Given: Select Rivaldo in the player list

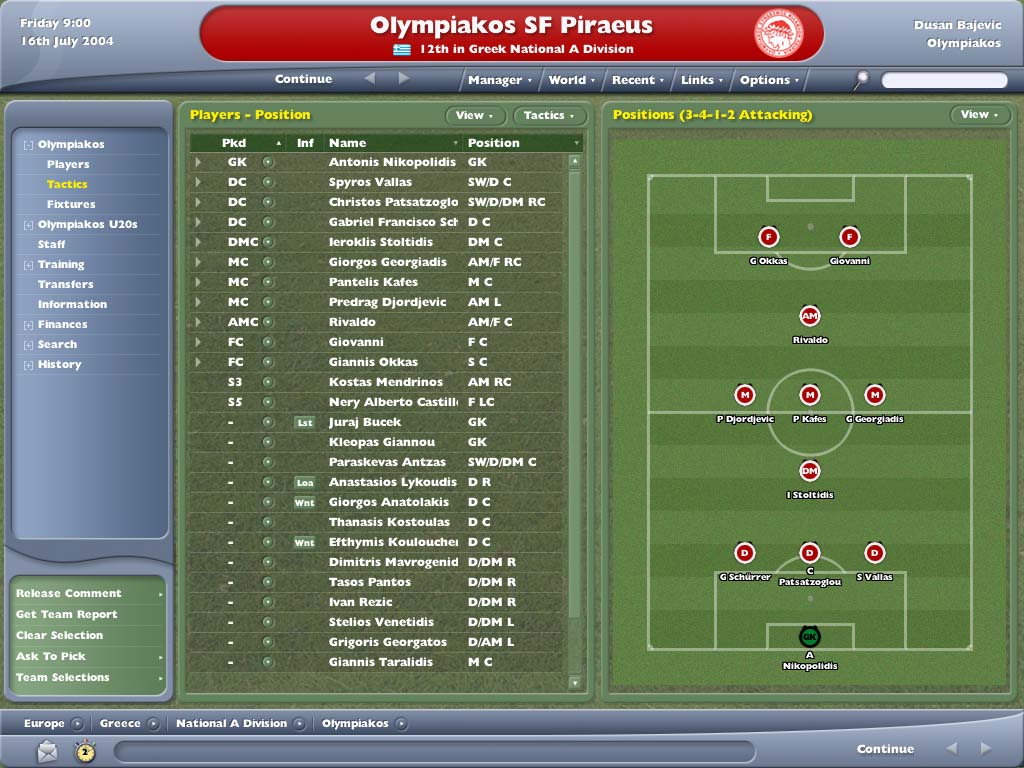Looking at the screenshot, I should 352,322.
